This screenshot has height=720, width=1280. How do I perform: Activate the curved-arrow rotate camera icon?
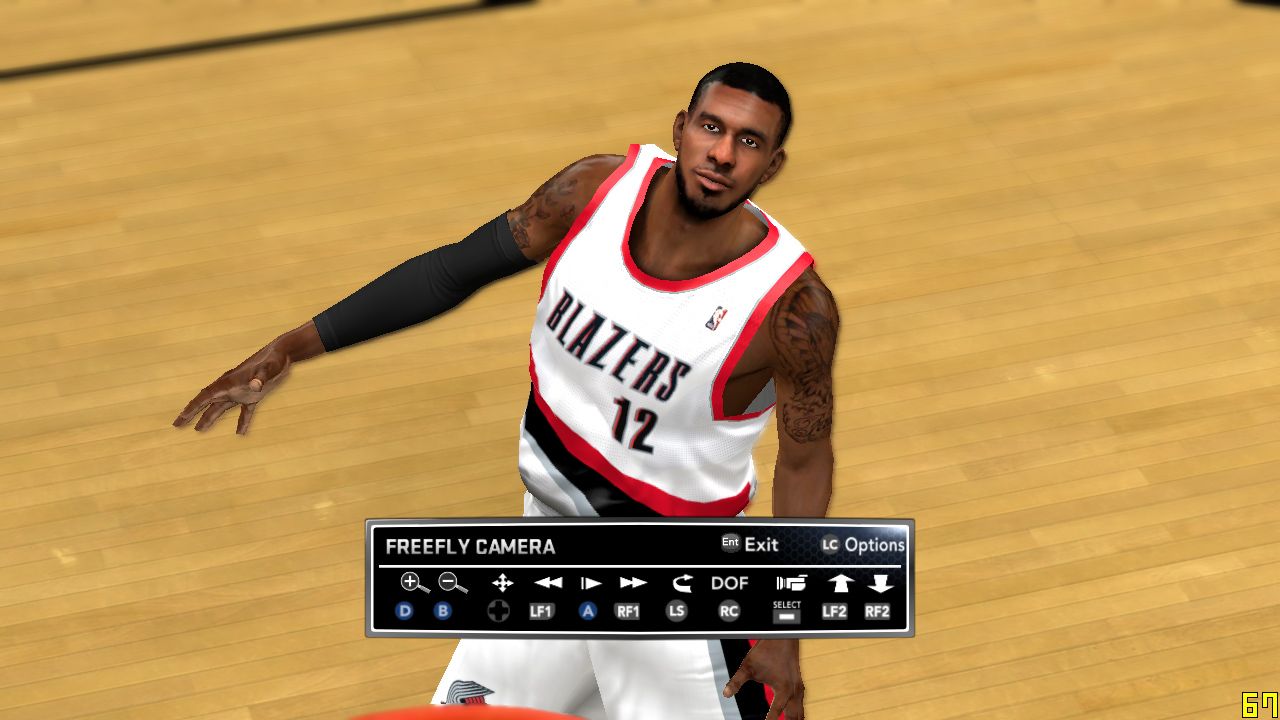(x=682, y=582)
